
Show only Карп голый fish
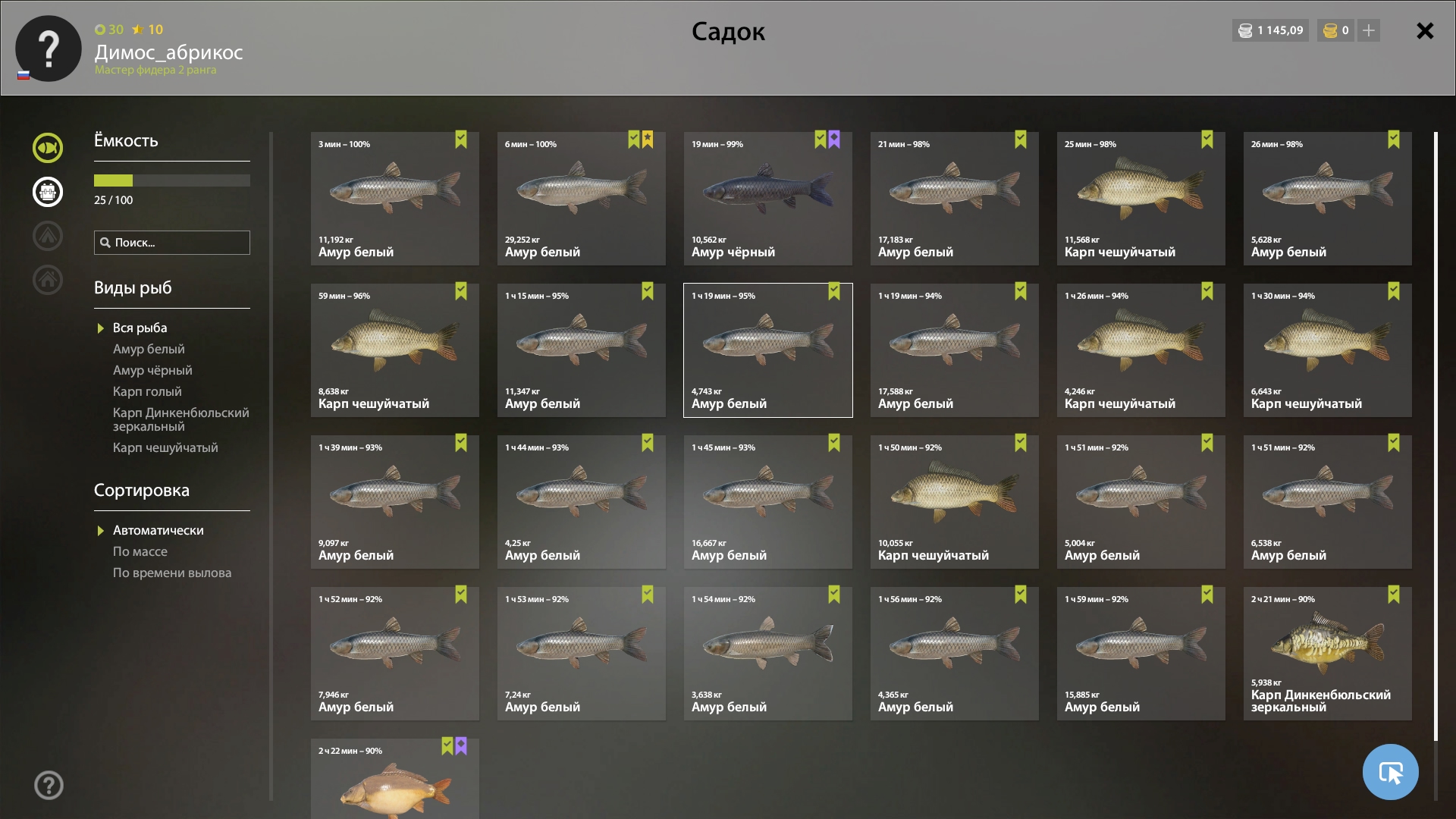tap(147, 391)
